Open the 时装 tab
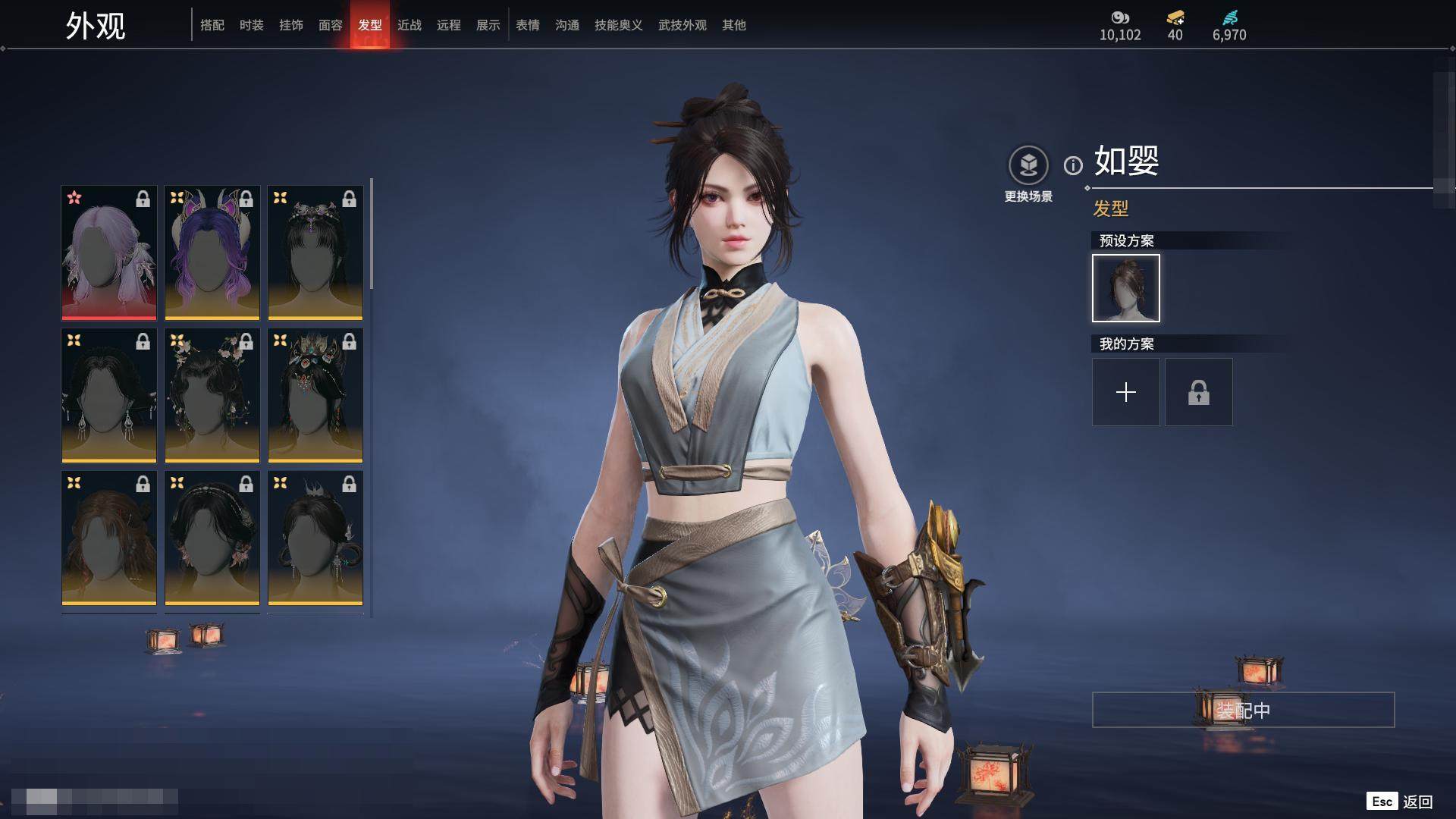 pyautogui.click(x=252, y=25)
